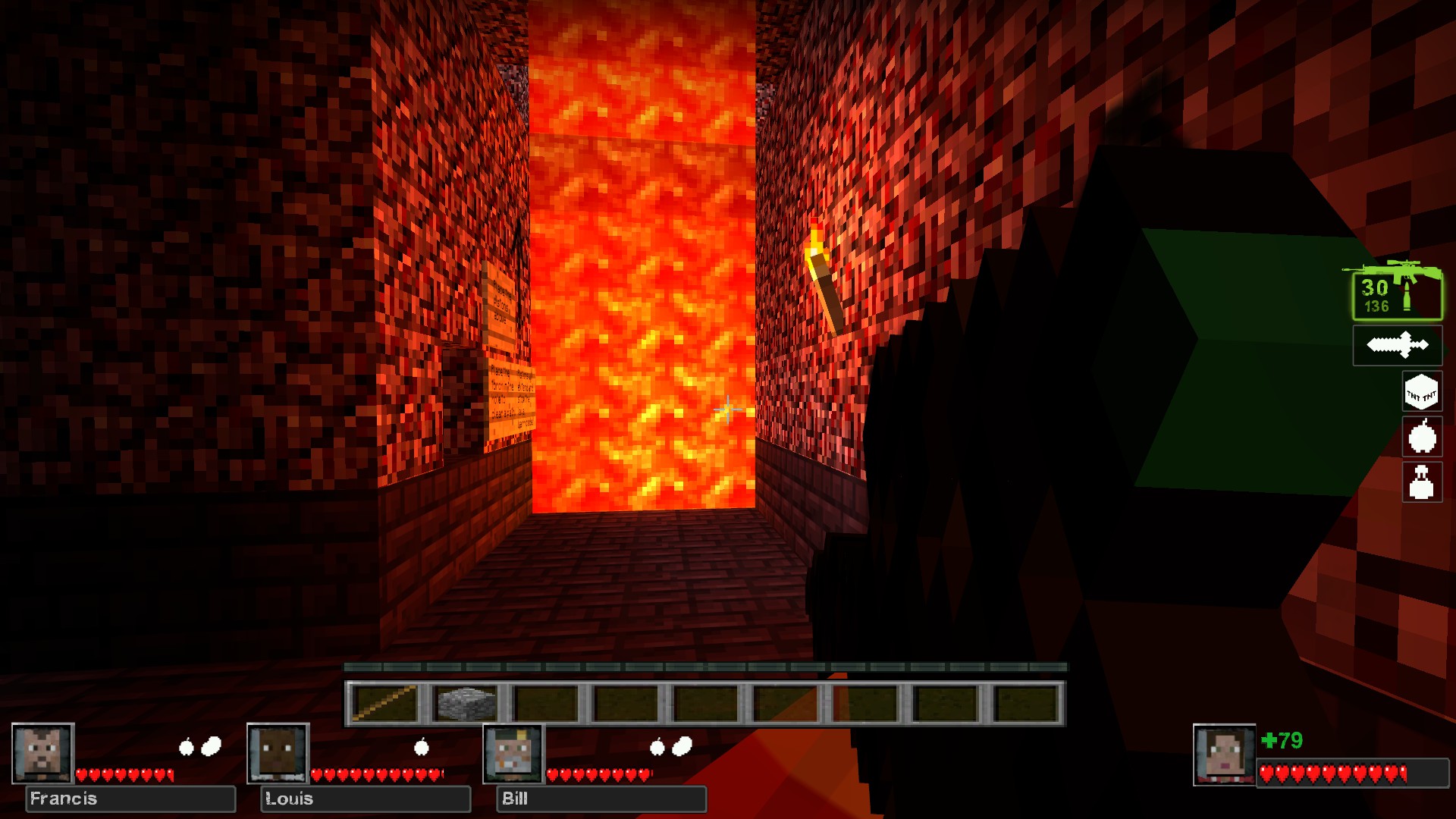This screenshot has width=1456, height=819.
Task: Select the TNT block throwable slot
Action: 1421,393
